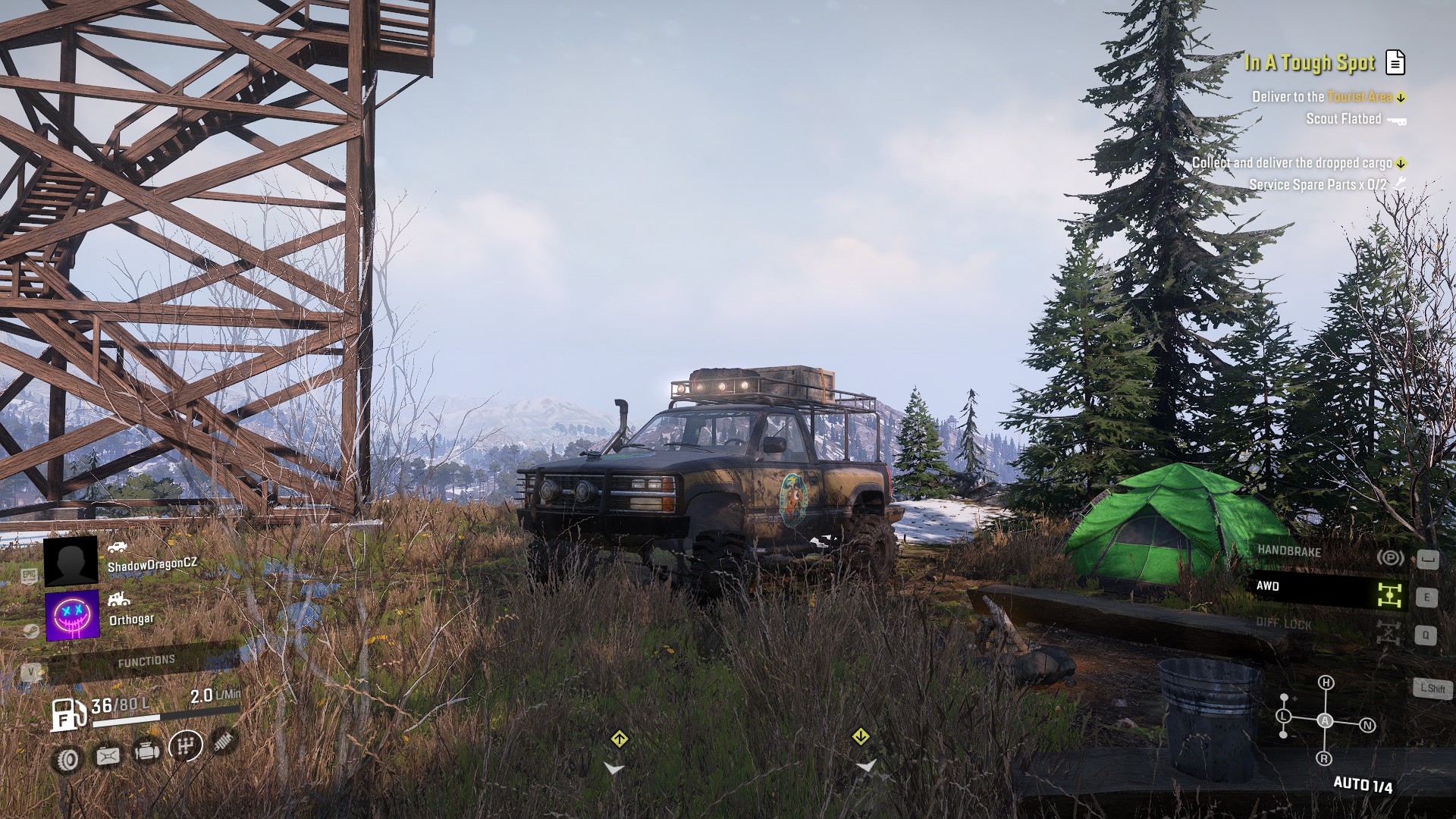Shift gearbox to High gear (H)
The width and height of the screenshot is (1456, 819).
tap(1326, 682)
